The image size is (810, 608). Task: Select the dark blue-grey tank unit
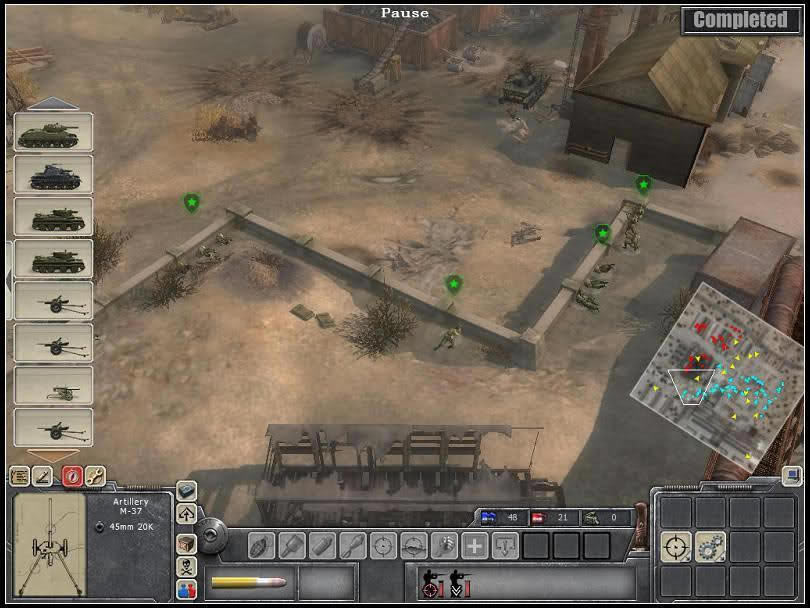(x=54, y=175)
